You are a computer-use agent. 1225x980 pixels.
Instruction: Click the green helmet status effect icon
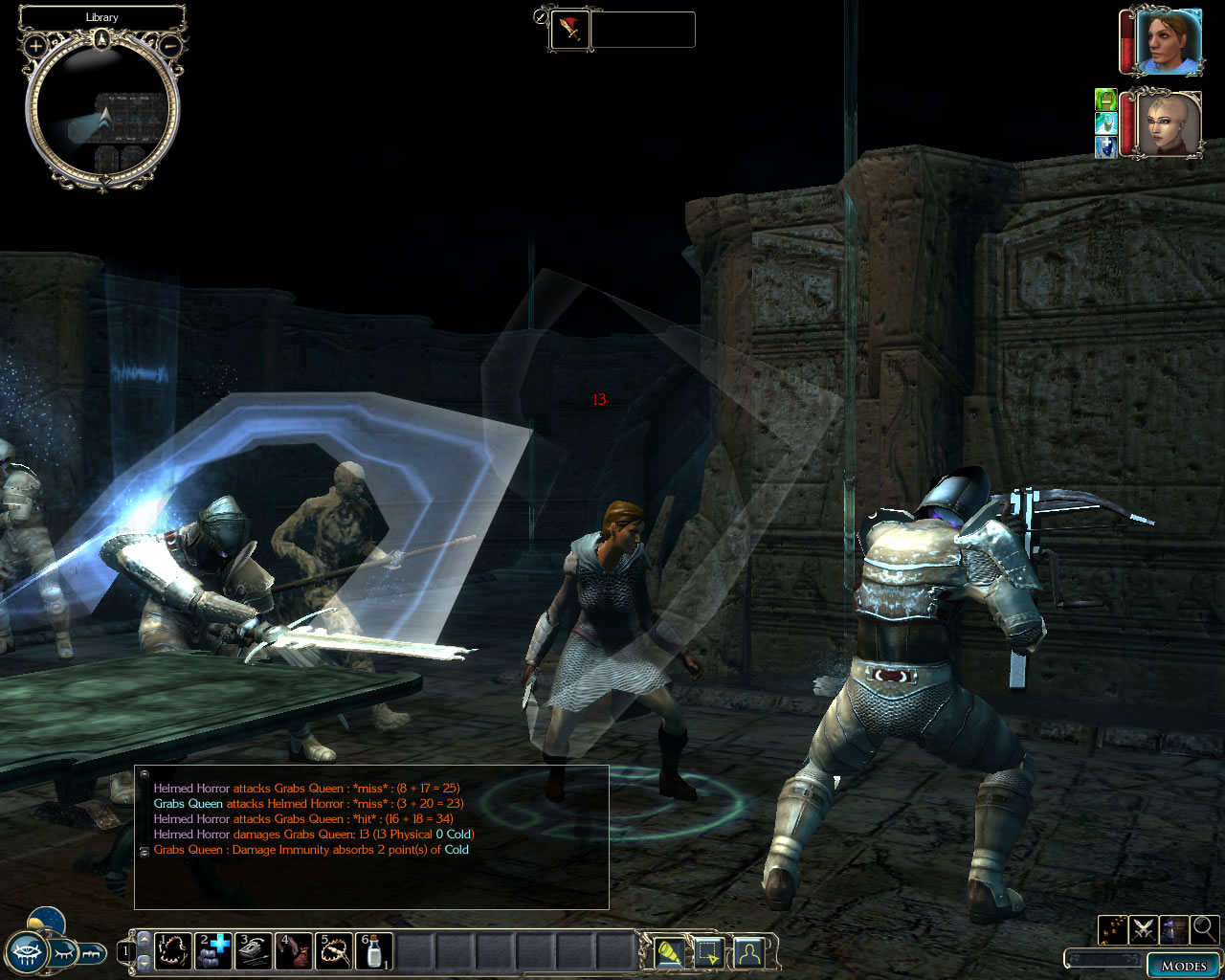click(1106, 100)
